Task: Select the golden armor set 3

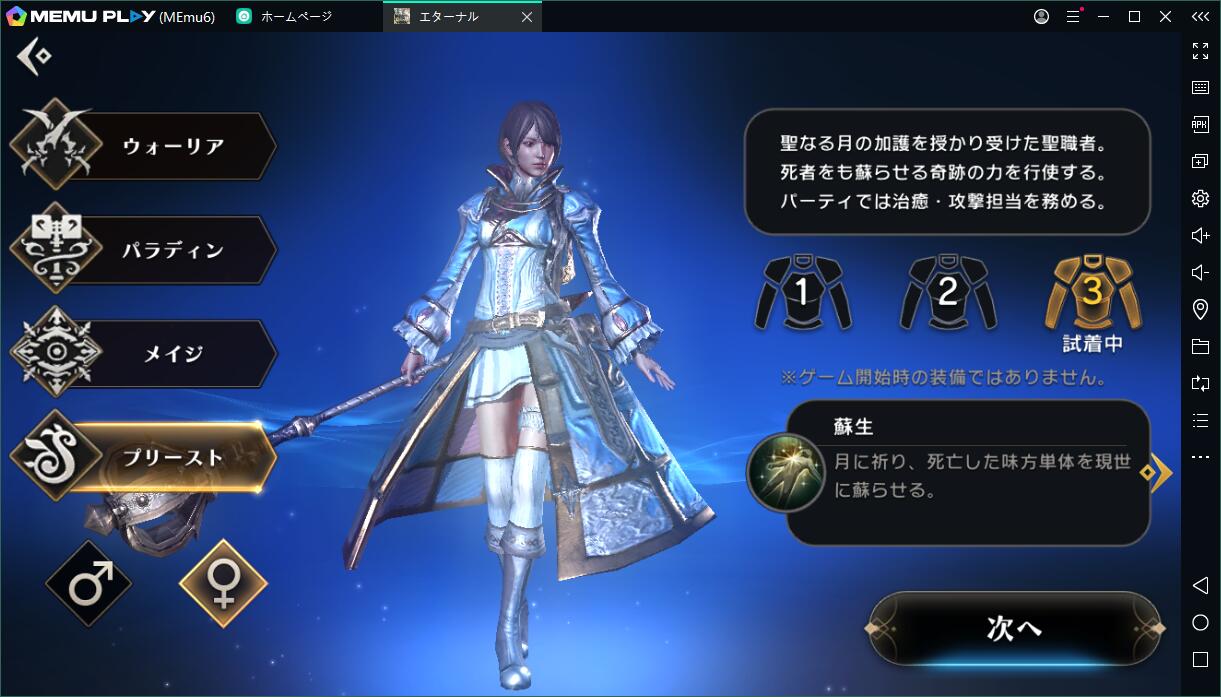Action: click(1093, 293)
